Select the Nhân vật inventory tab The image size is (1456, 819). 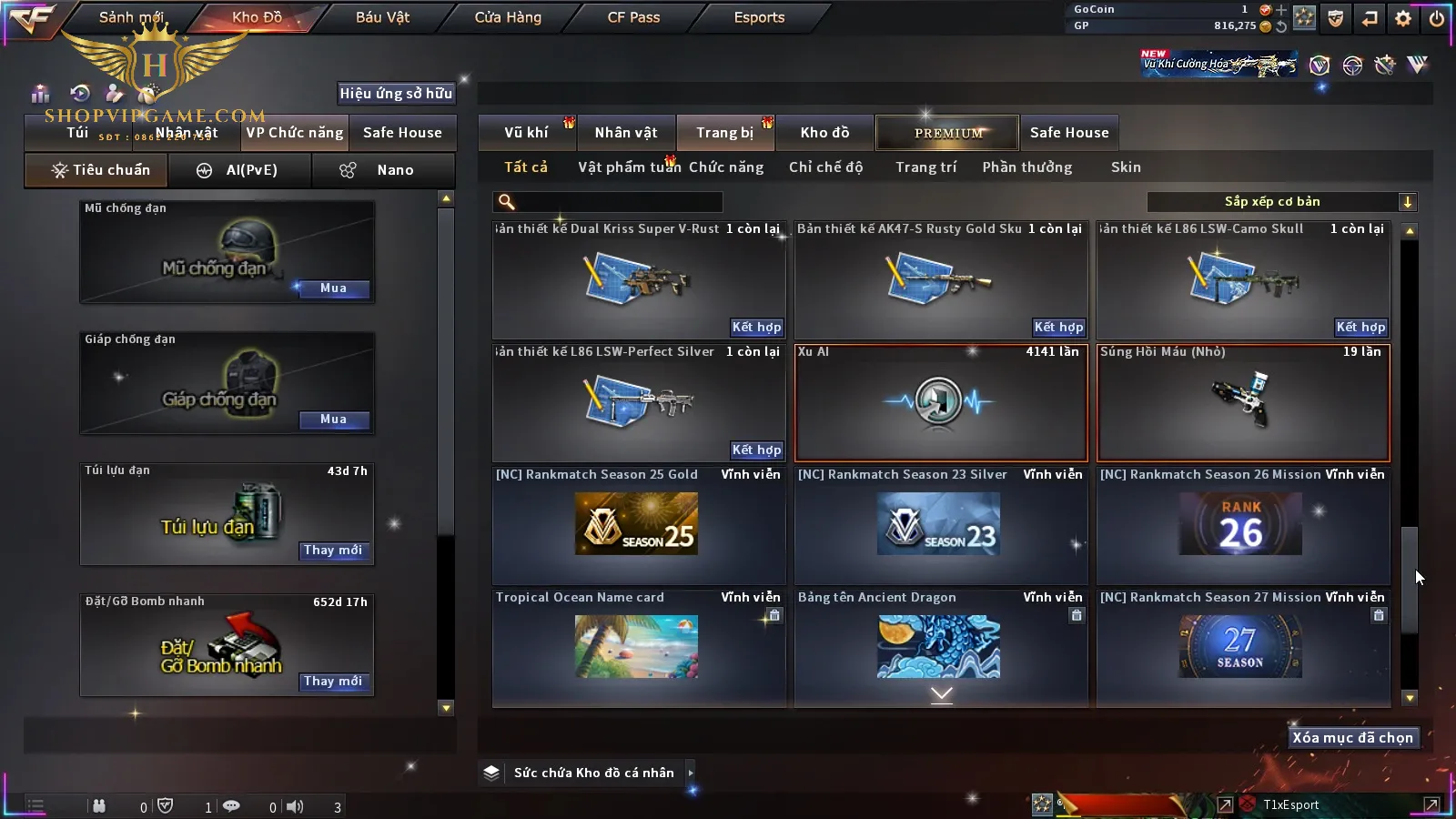[x=625, y=133]
